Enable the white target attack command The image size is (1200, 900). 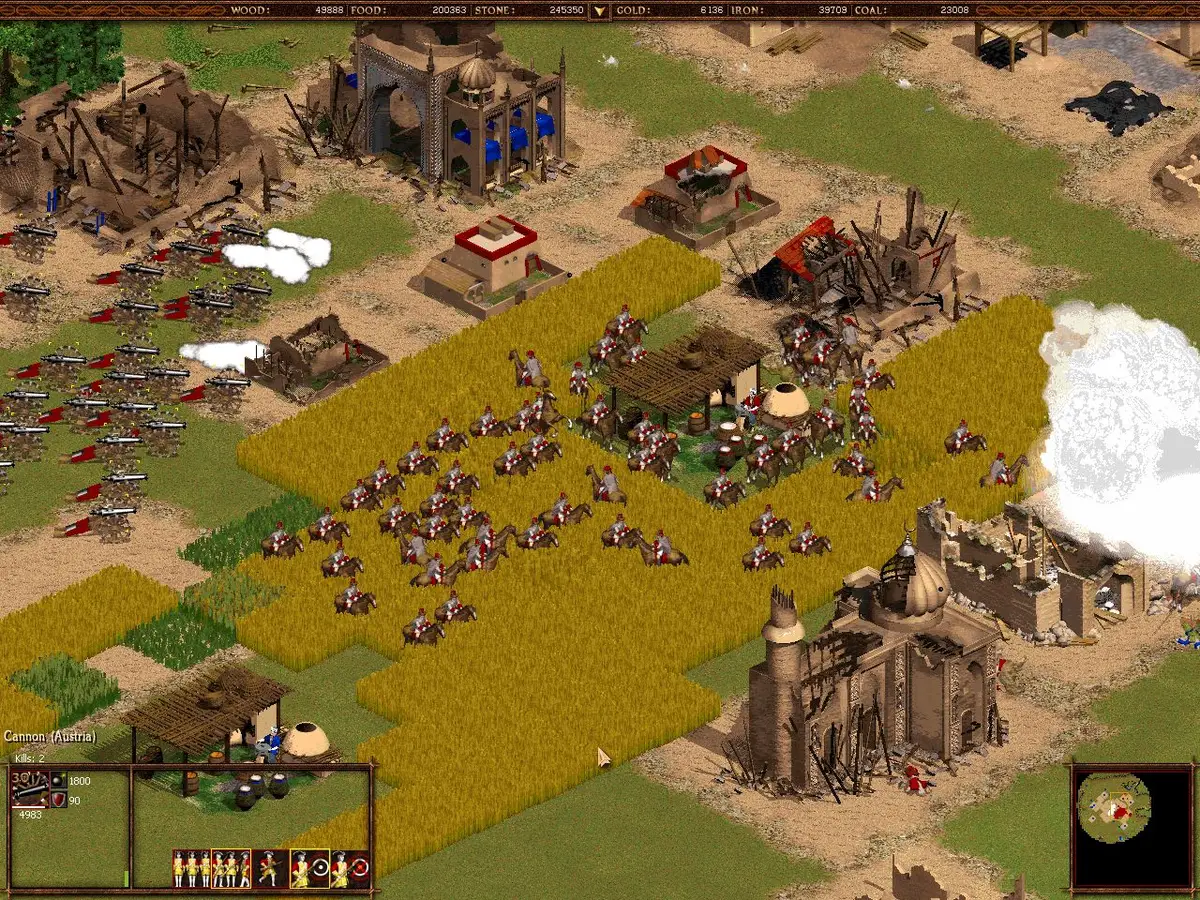[310, 868]
